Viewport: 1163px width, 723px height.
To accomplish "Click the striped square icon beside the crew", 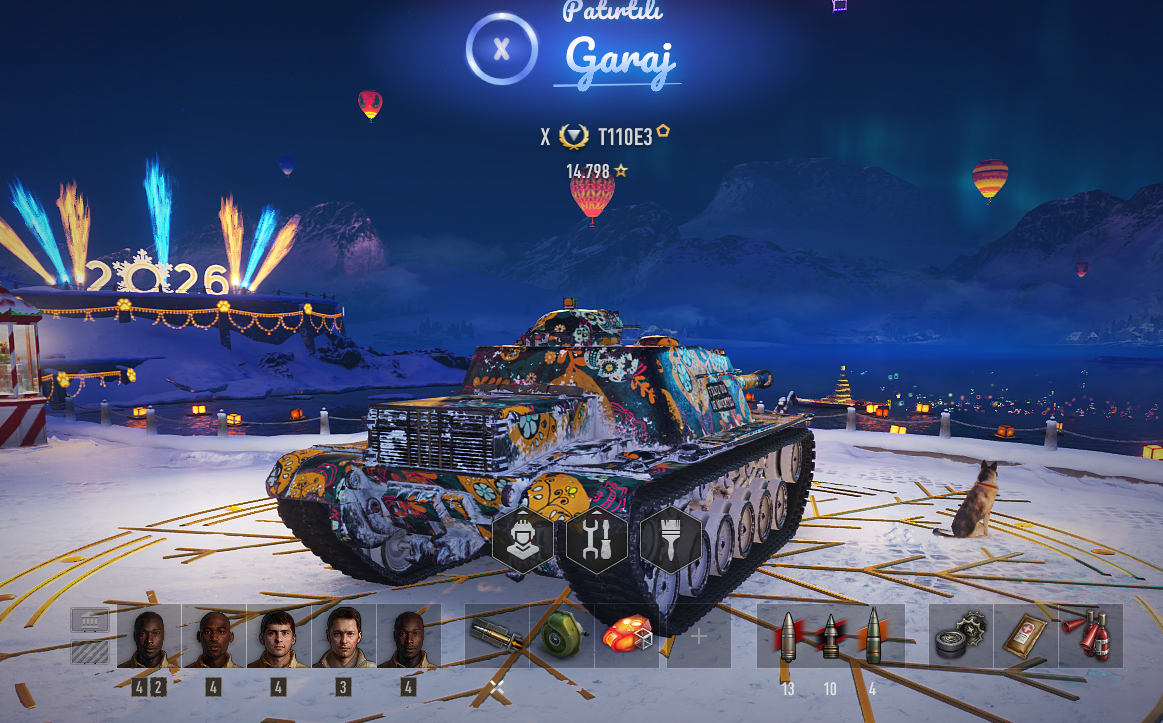I will tap(89, 652).
